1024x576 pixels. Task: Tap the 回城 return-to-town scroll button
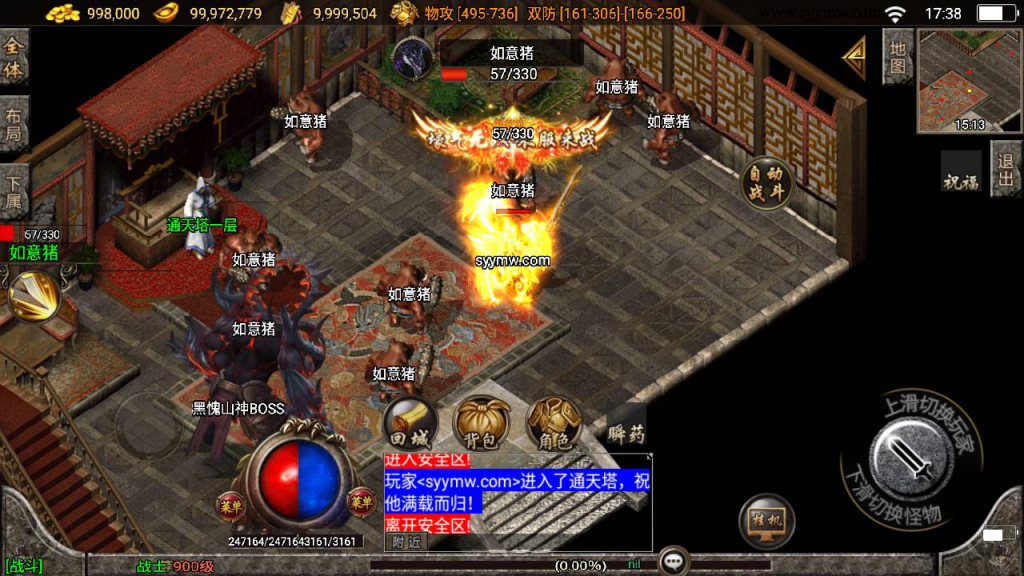410,424
